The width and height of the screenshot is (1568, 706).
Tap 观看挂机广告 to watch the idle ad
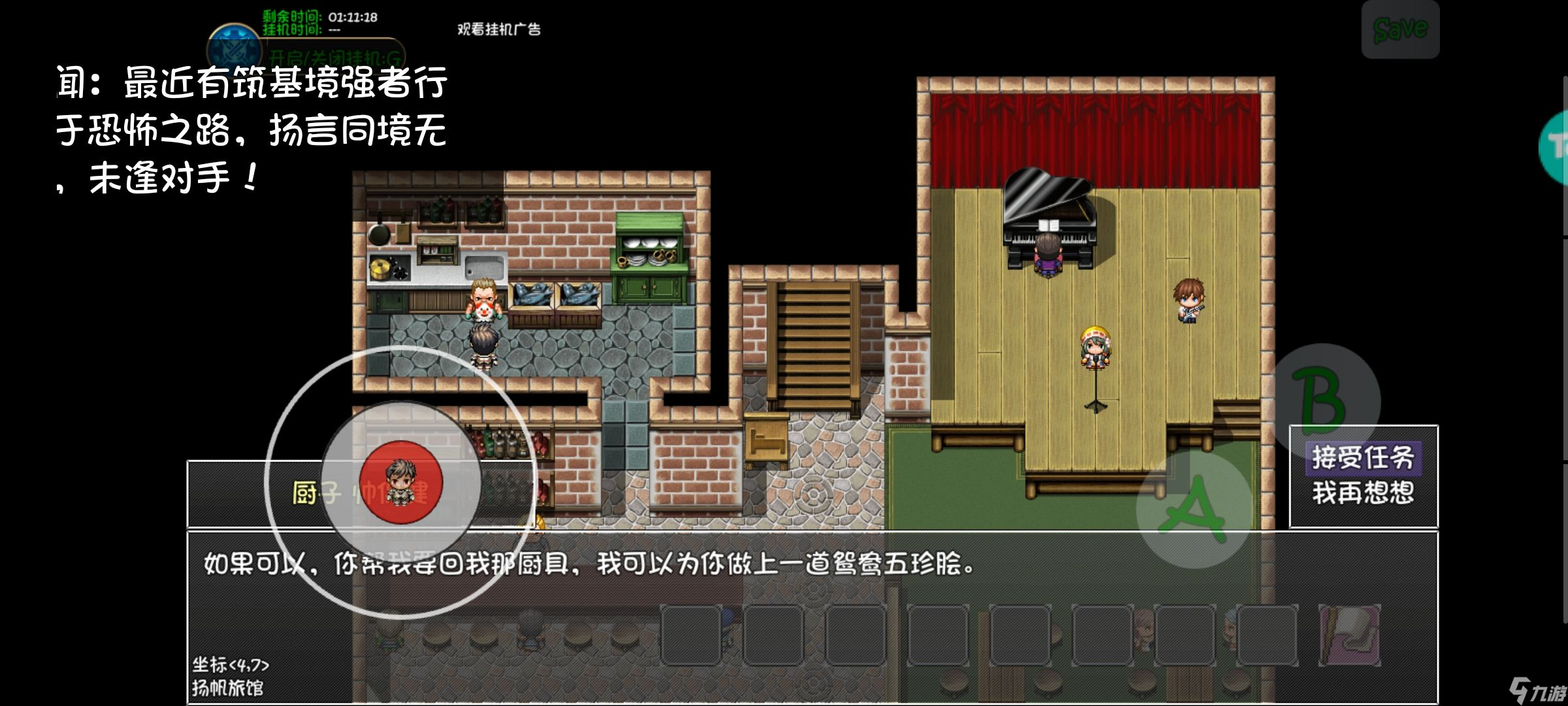pyautogui.click(x=500, y=30)
